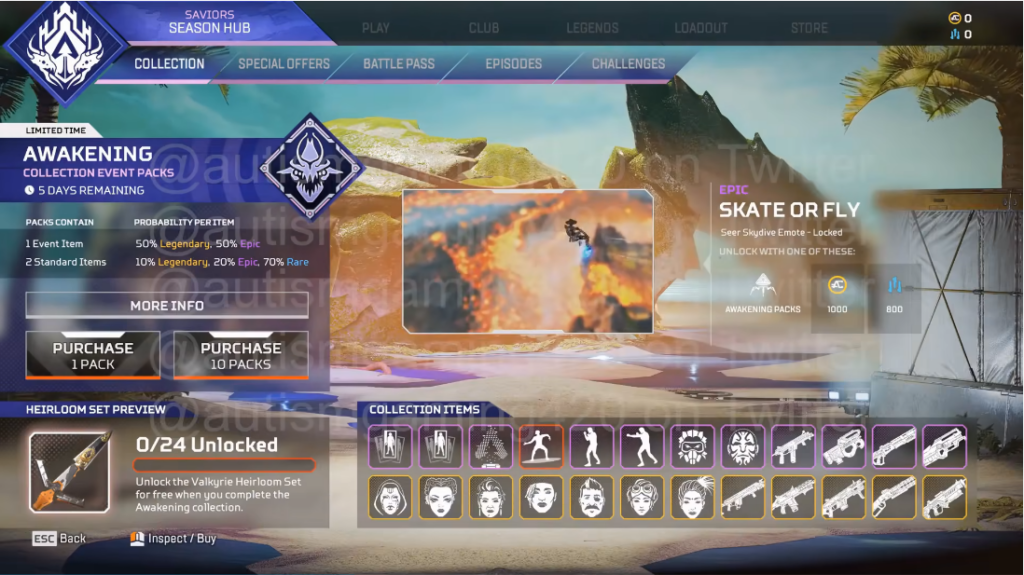Open the Play menu

(376, 28)
